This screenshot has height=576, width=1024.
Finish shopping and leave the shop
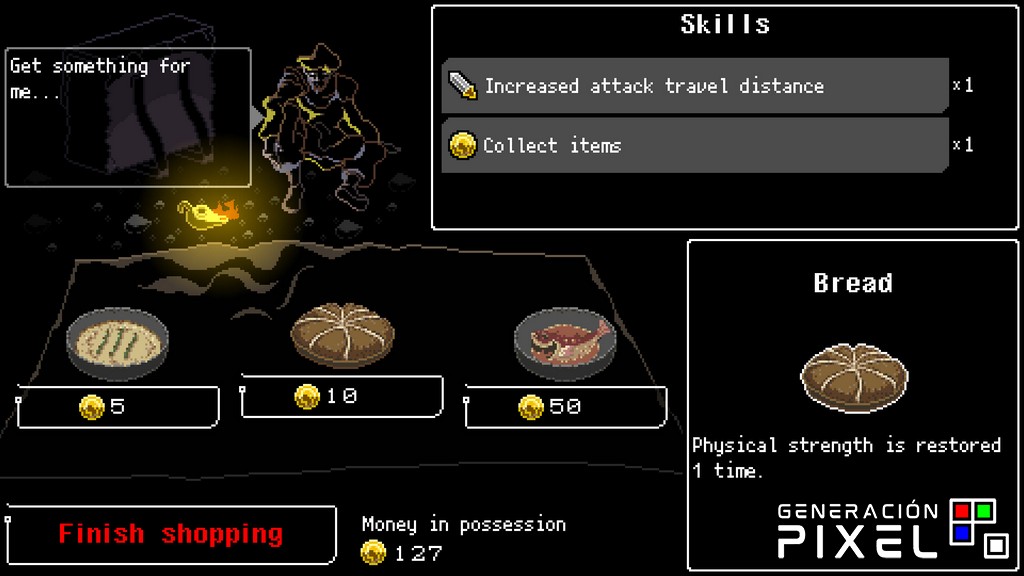coord(171,534)
